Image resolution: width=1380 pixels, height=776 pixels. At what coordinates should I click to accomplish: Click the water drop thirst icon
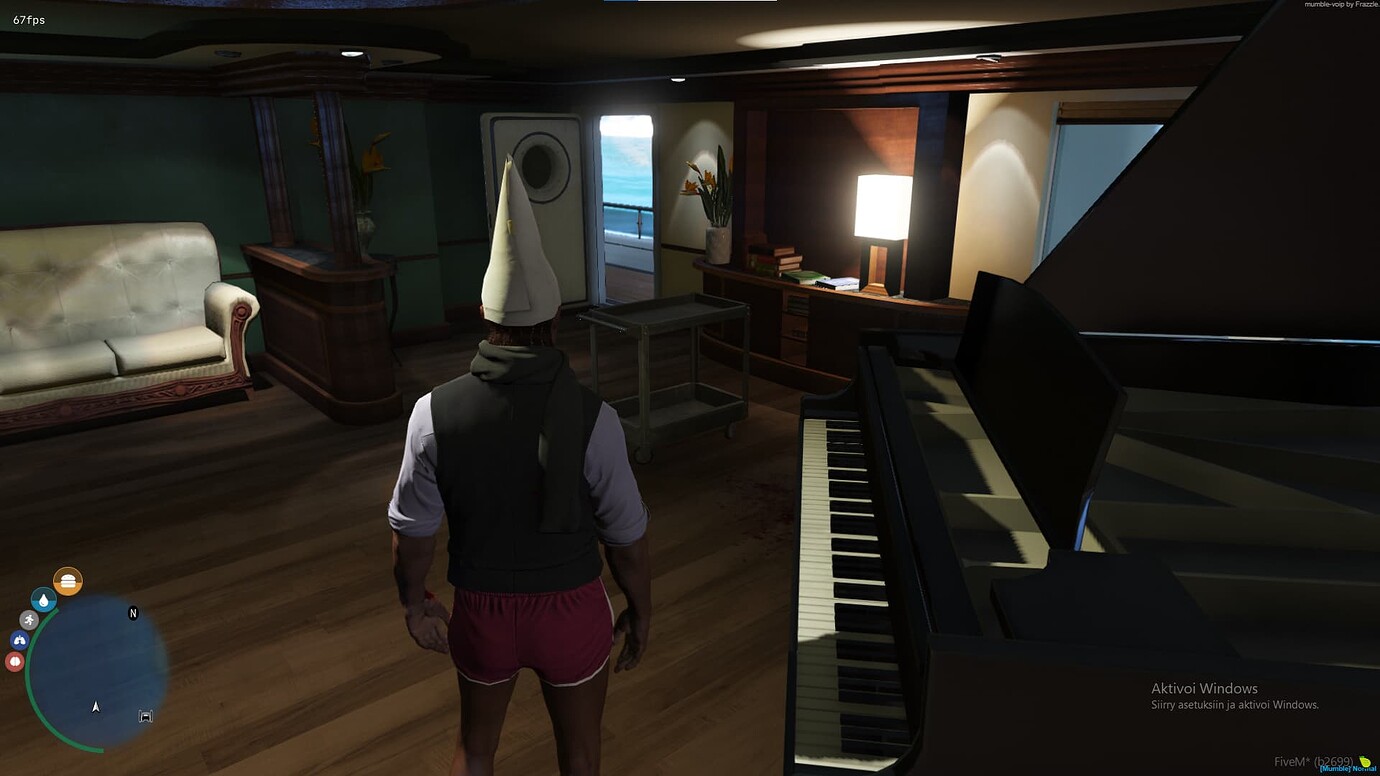pyautogui.click(x=44, y=600)
